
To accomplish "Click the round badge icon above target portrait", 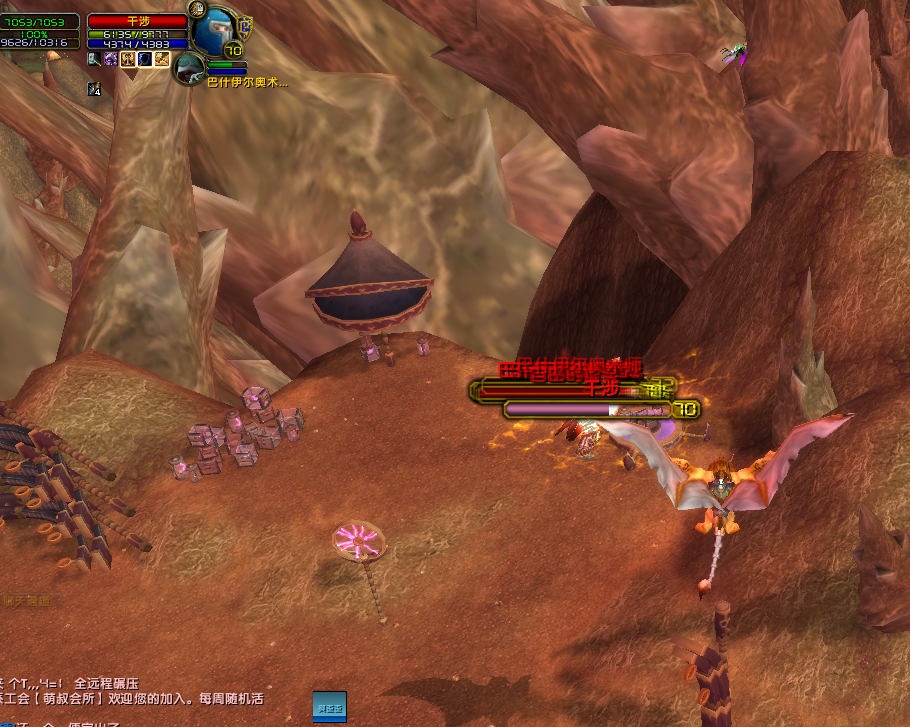I will click(198, 12).
